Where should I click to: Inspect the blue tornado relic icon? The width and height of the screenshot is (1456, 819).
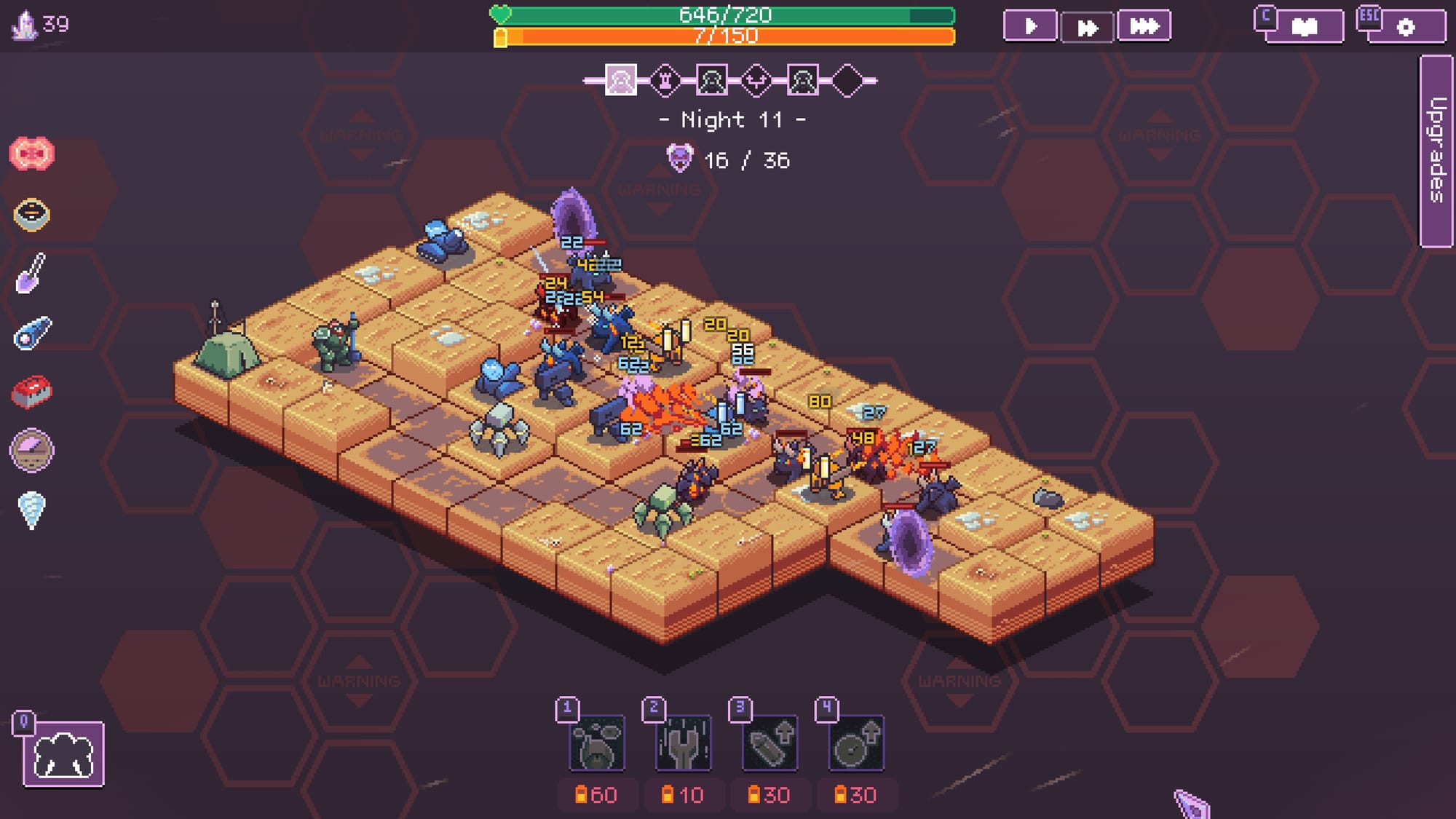[31, 510]
